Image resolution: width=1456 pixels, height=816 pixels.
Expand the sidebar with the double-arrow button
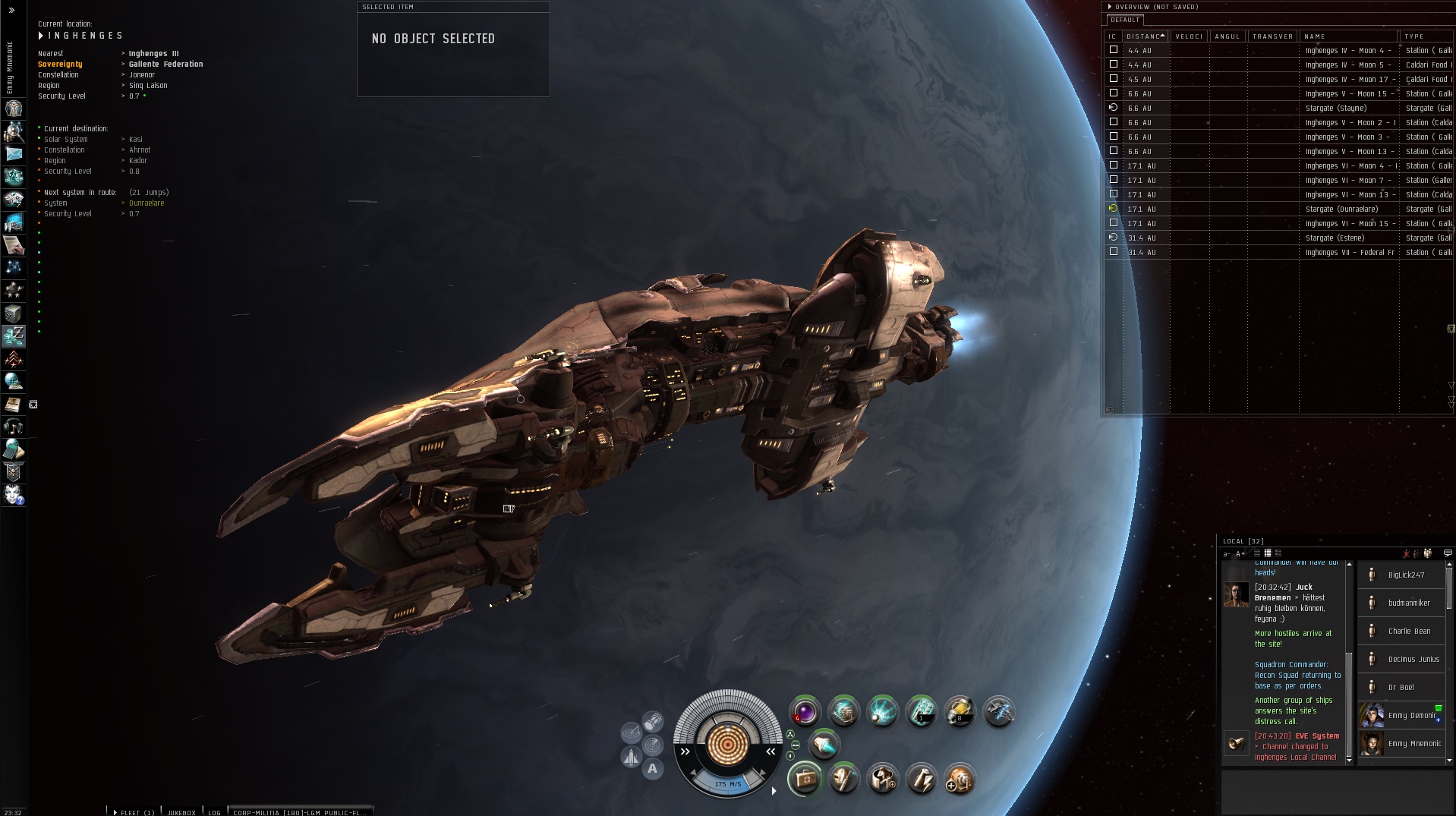tap(11, 11)
